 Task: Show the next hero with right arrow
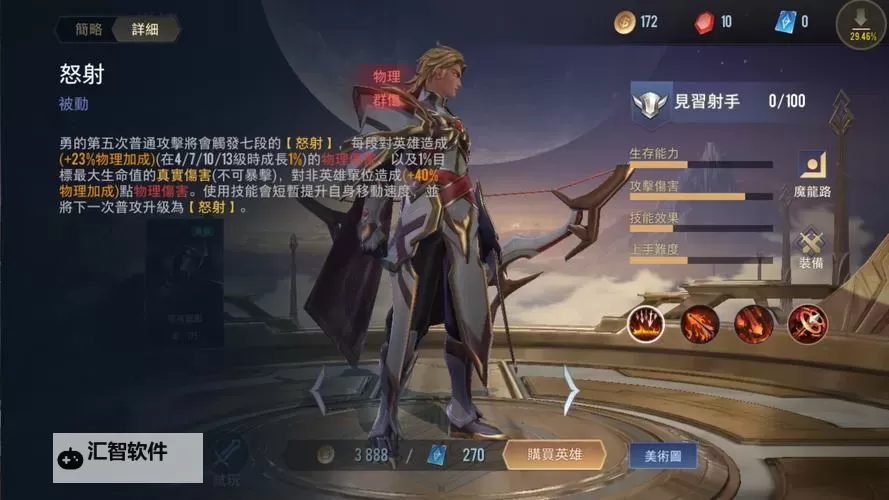click(572, 390)
